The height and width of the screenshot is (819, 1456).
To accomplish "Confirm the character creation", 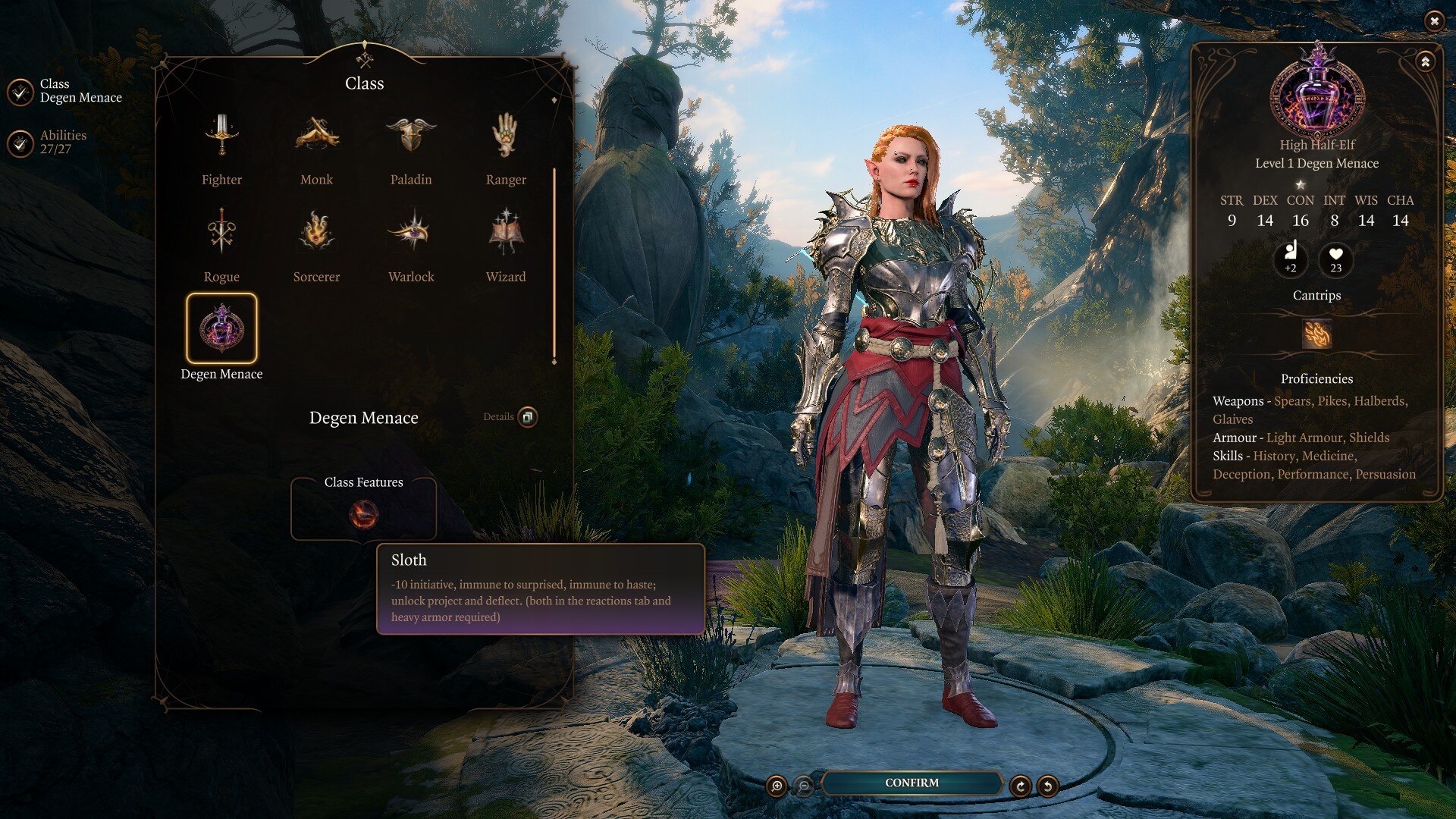I will (x=912, y=783).
